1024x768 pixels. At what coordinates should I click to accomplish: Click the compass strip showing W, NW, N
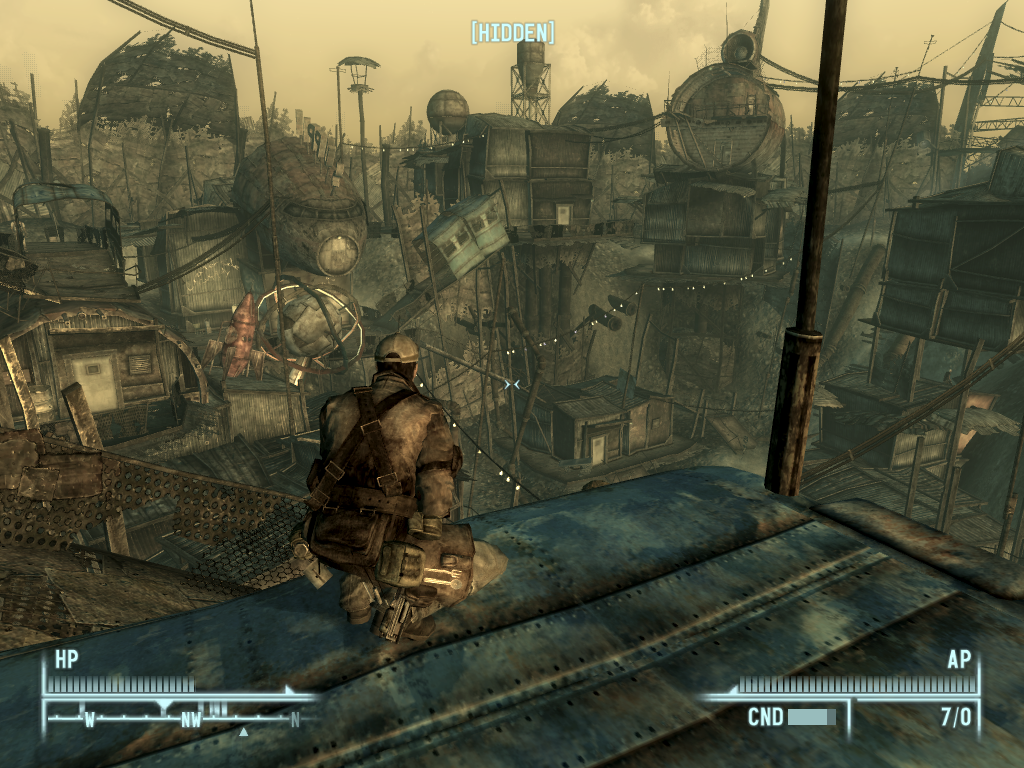click(x=180, y=716)
